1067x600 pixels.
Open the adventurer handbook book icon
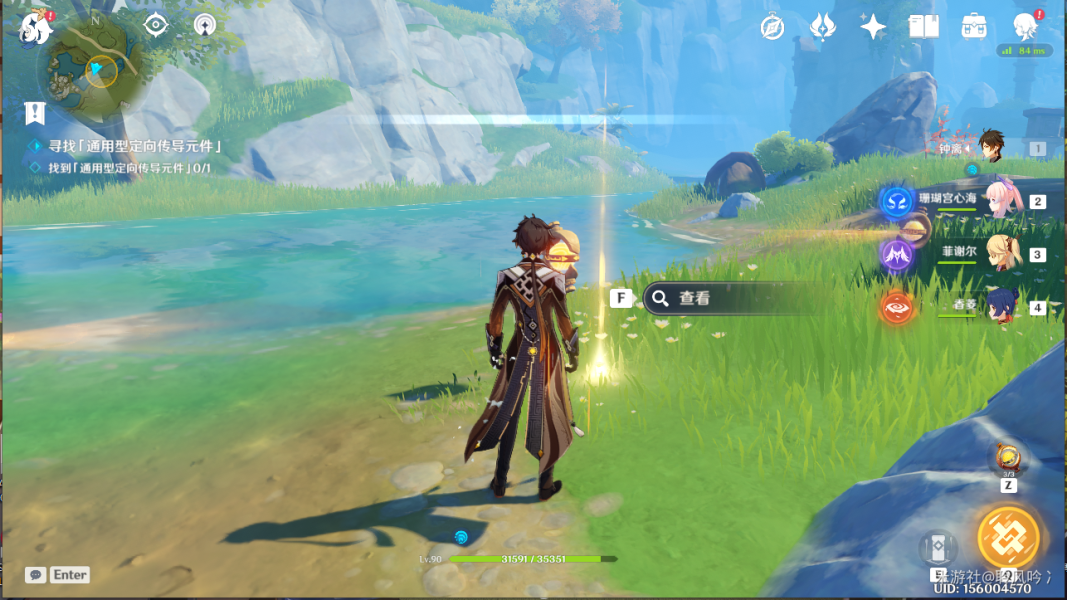pos(923,27)
